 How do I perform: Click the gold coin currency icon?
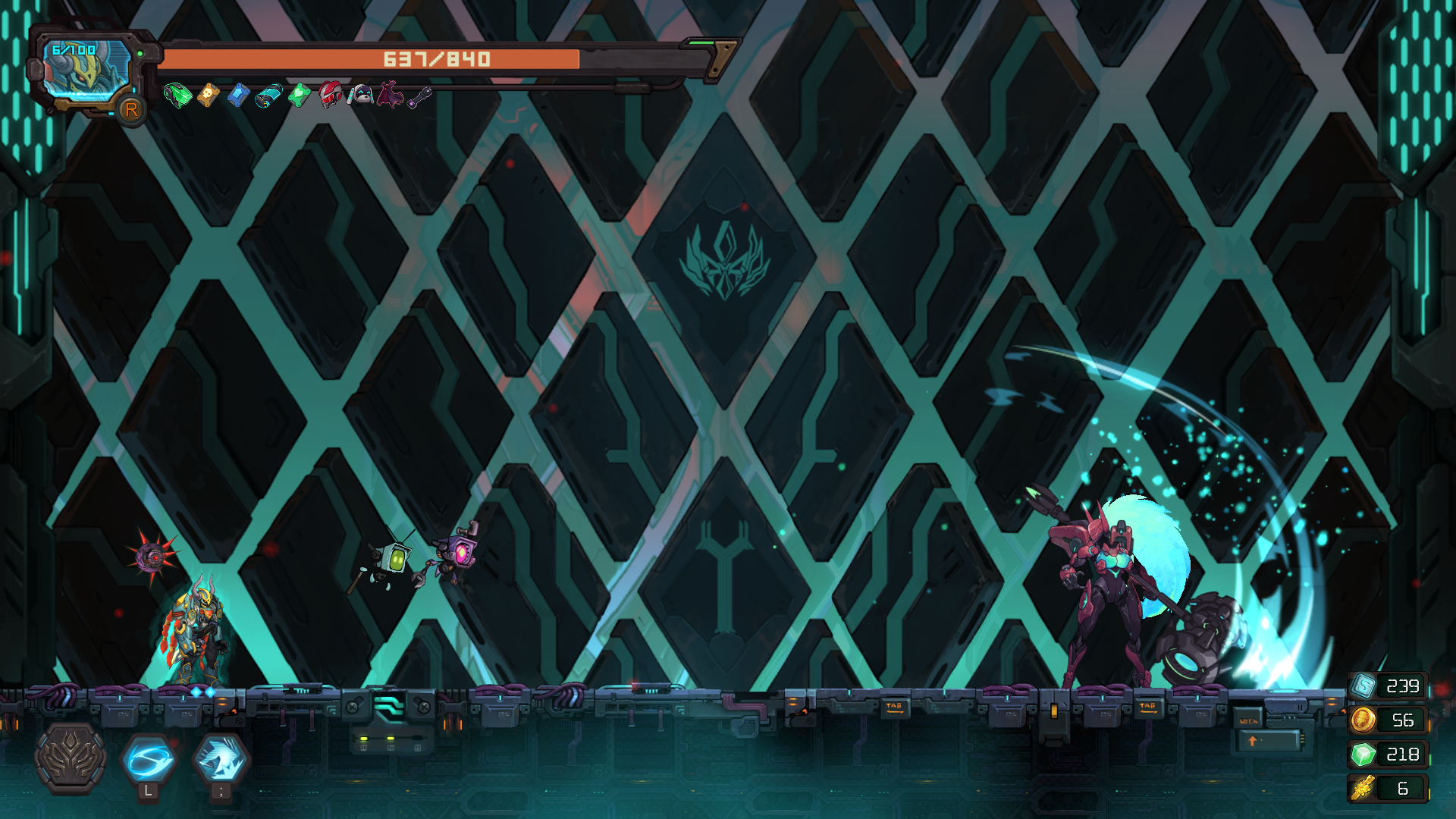1363,720
